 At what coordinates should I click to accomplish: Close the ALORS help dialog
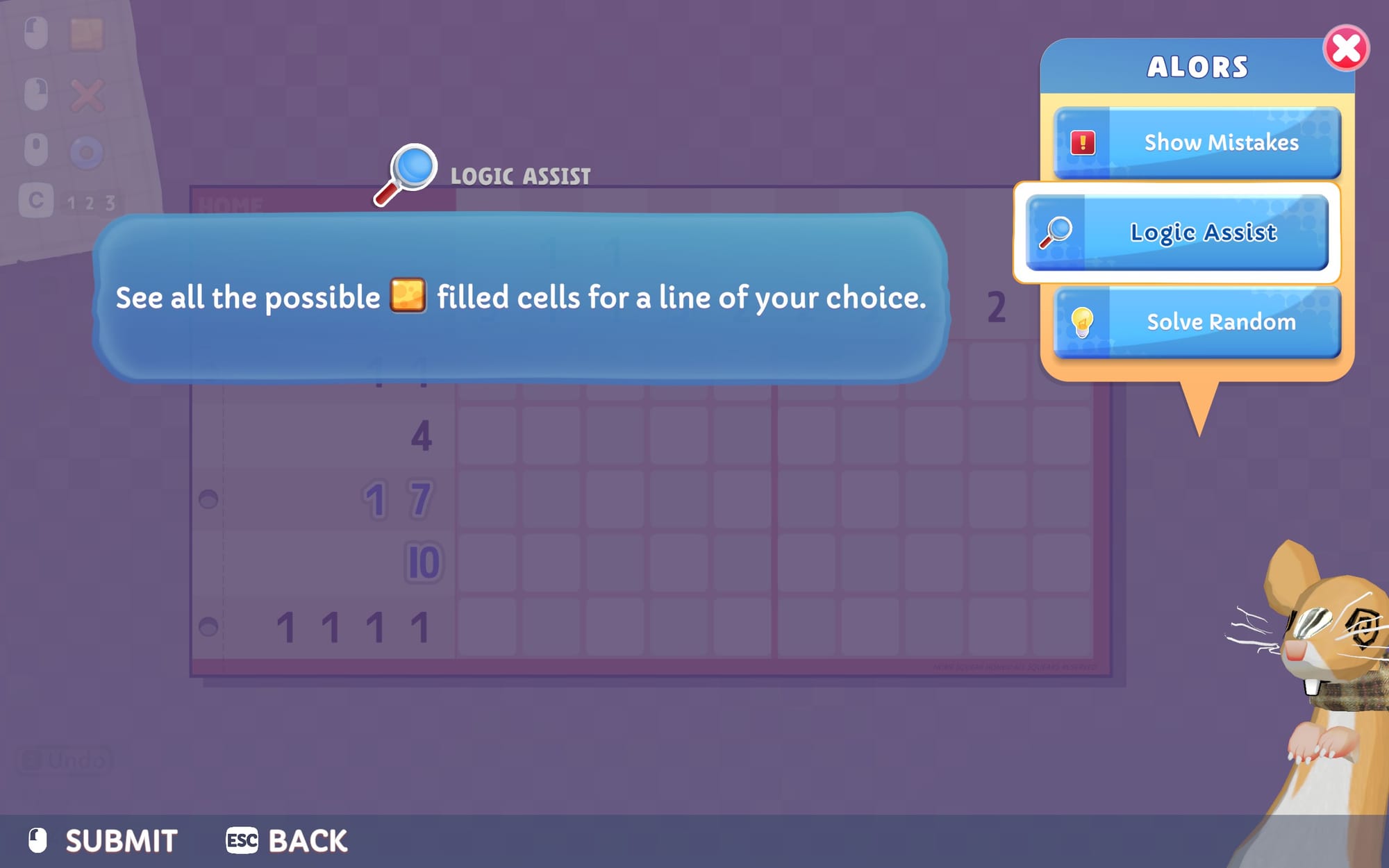[1346, 47]
